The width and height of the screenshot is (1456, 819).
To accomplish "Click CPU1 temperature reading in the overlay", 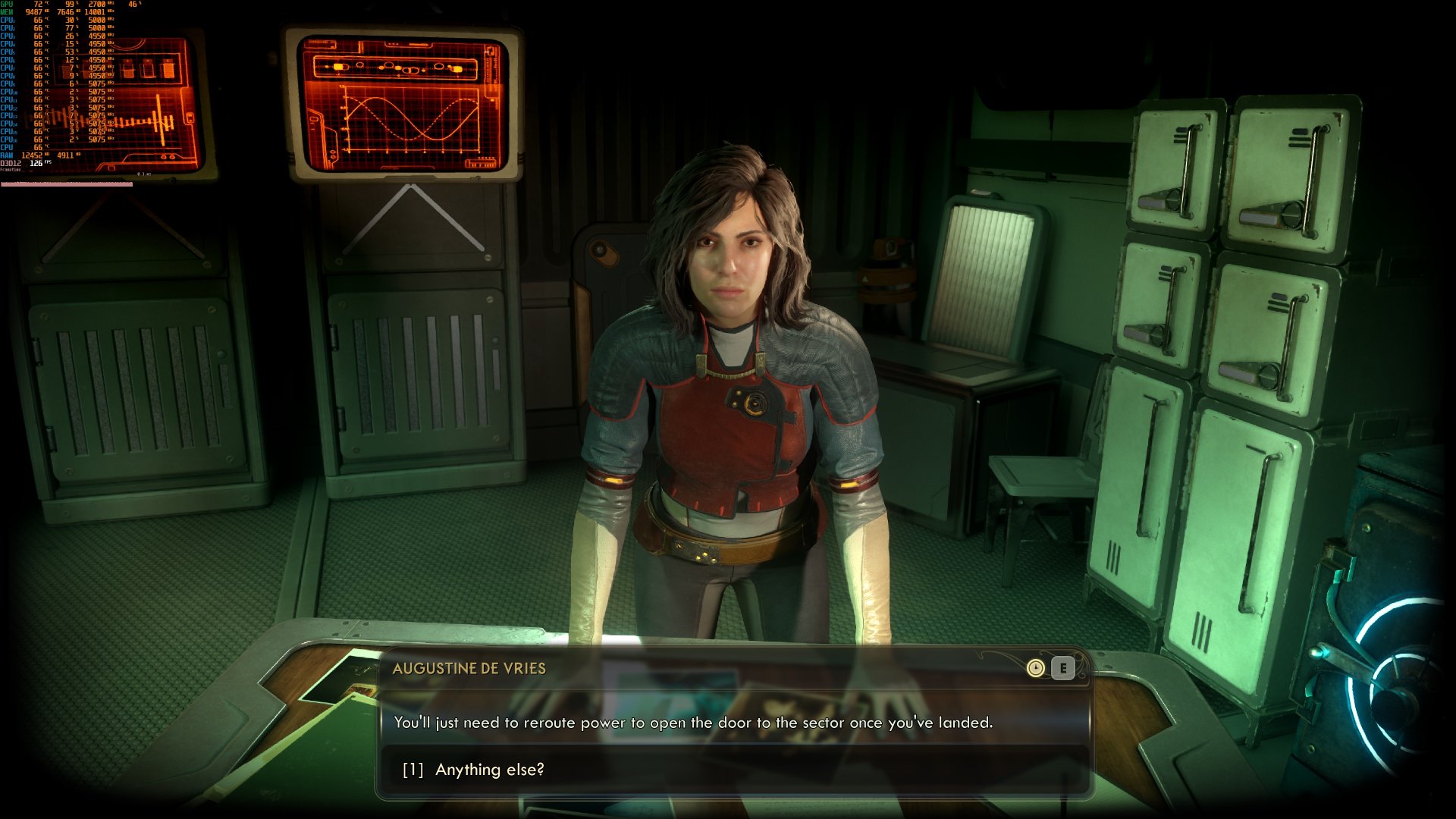I will pos(38,21).
